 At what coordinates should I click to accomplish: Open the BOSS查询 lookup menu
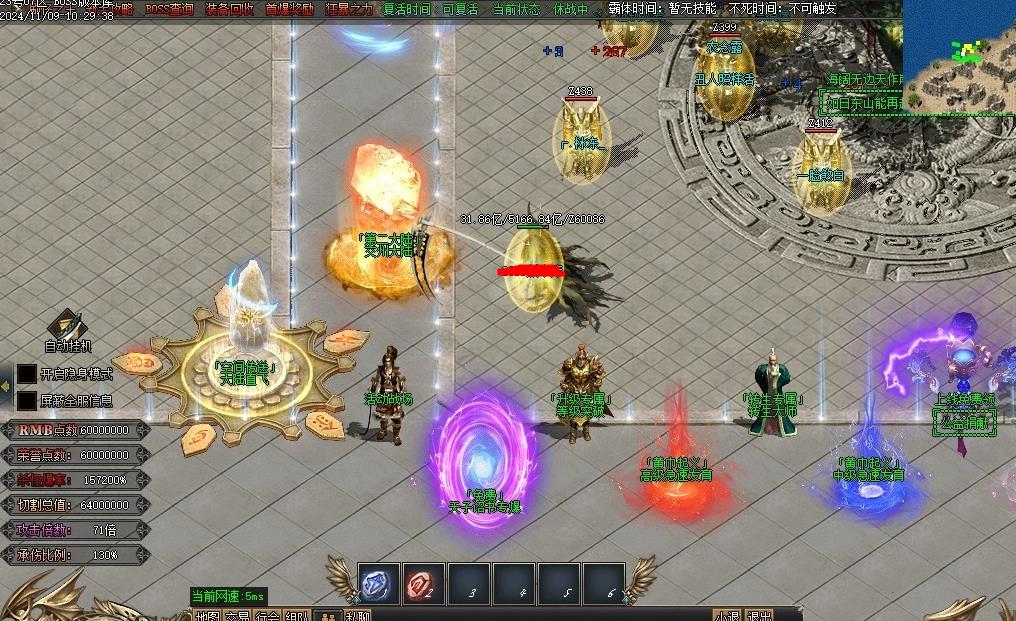(x=169, y=9)
